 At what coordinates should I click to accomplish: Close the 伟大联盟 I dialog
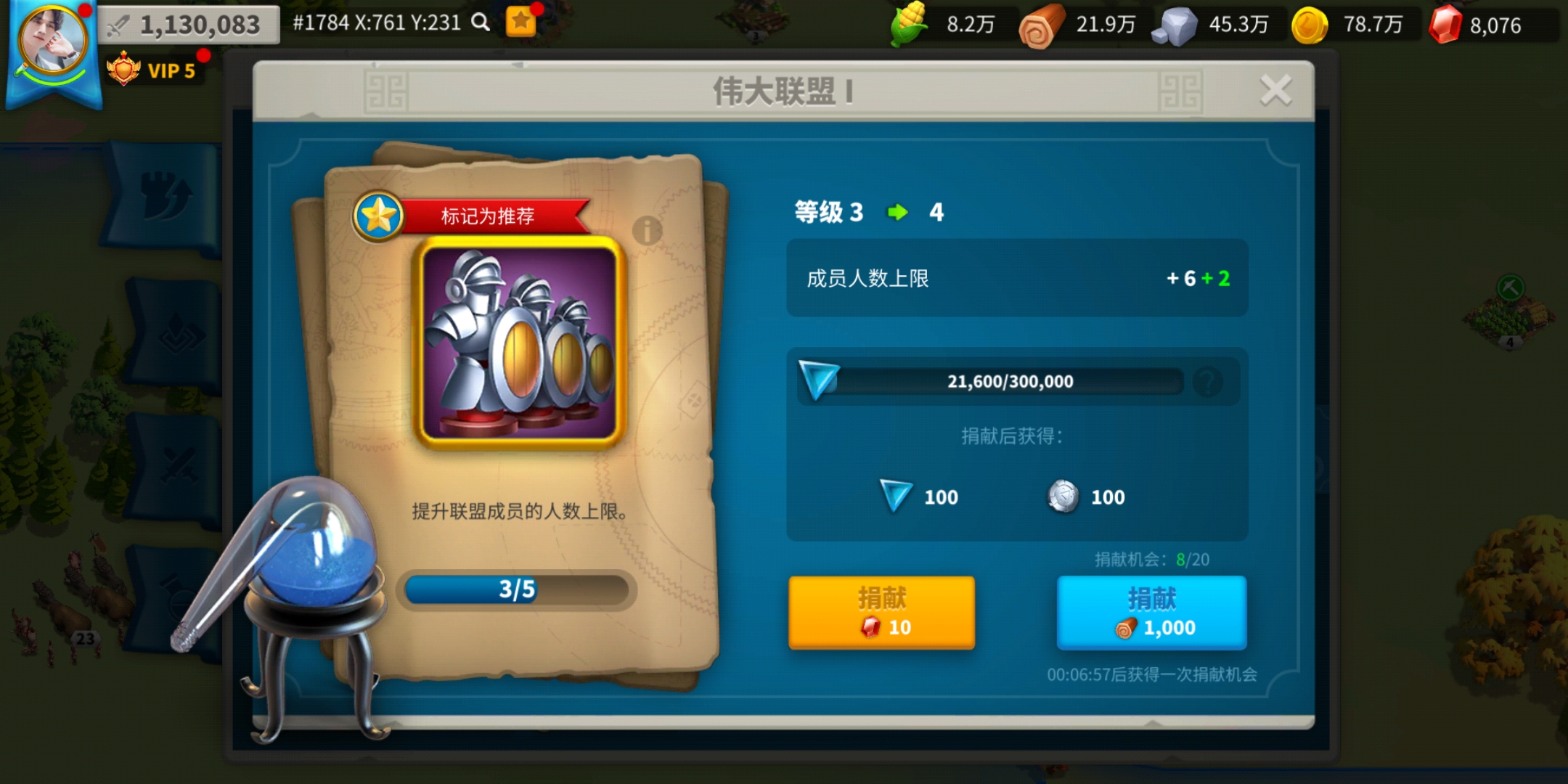pos(1275,89)
